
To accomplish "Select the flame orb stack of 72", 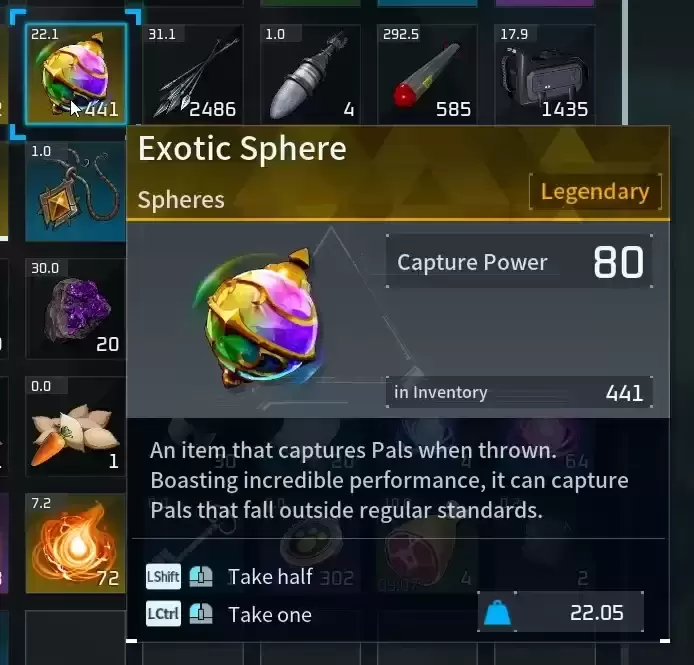I will click(75, 542).
